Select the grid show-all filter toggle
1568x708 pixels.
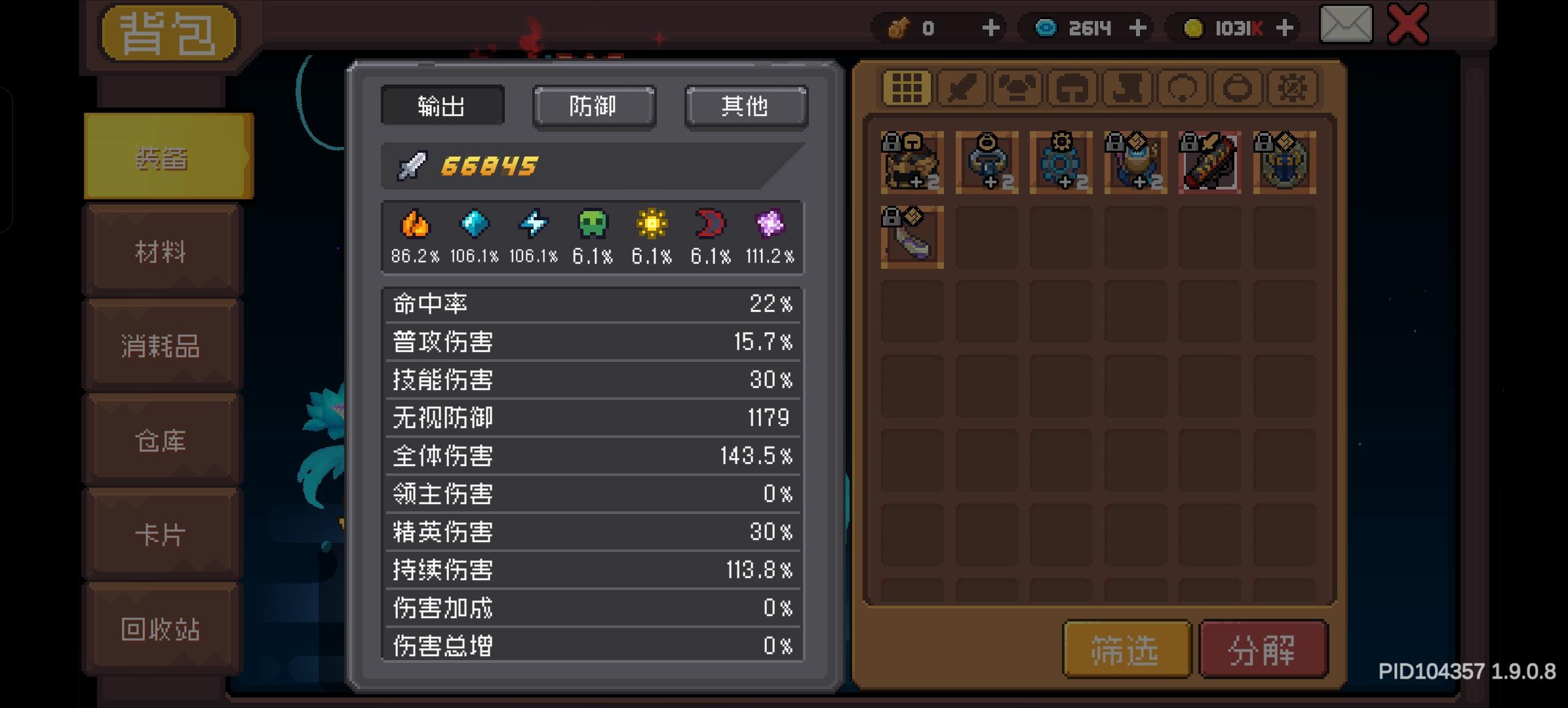tap(908, 88)
